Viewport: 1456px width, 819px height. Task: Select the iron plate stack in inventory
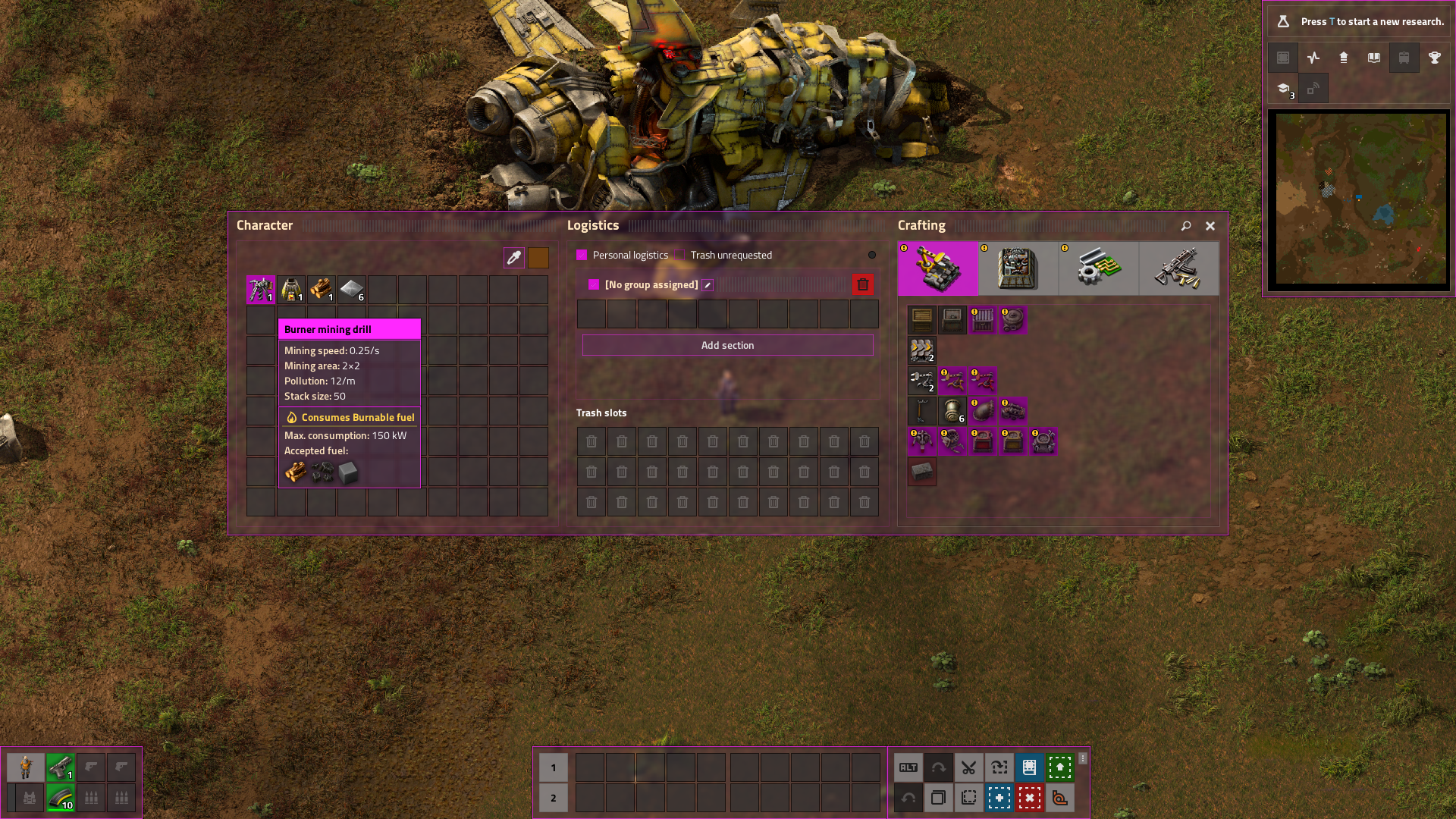coord(352,290)
